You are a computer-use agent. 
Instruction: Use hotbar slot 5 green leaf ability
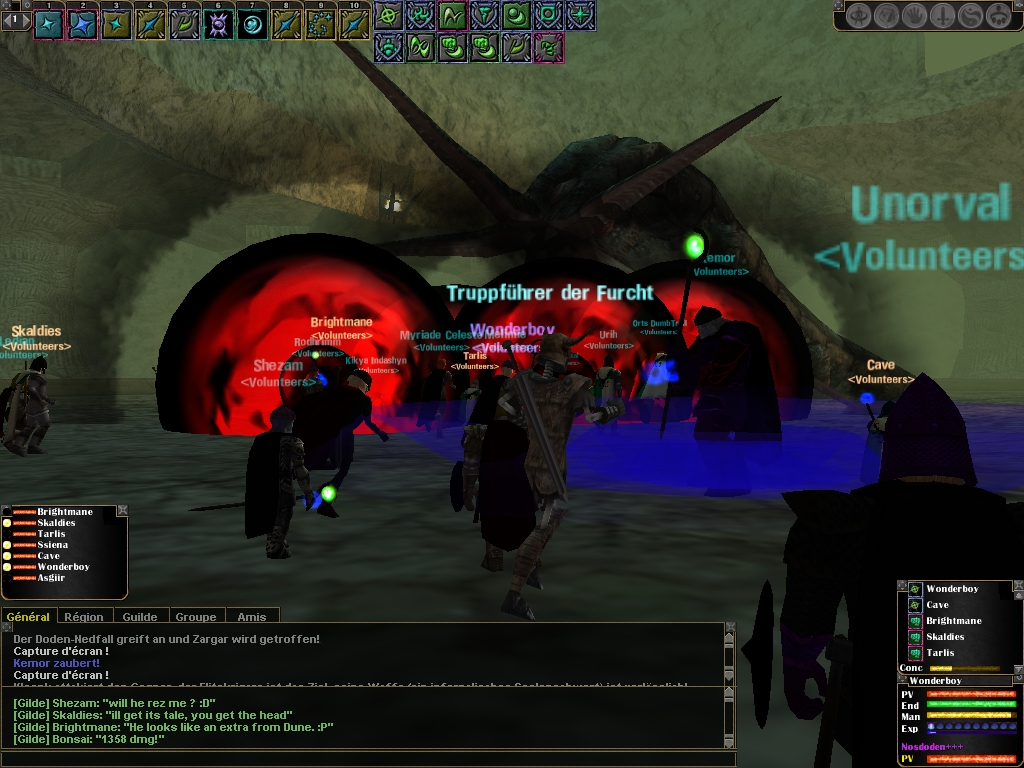[184, 23]
